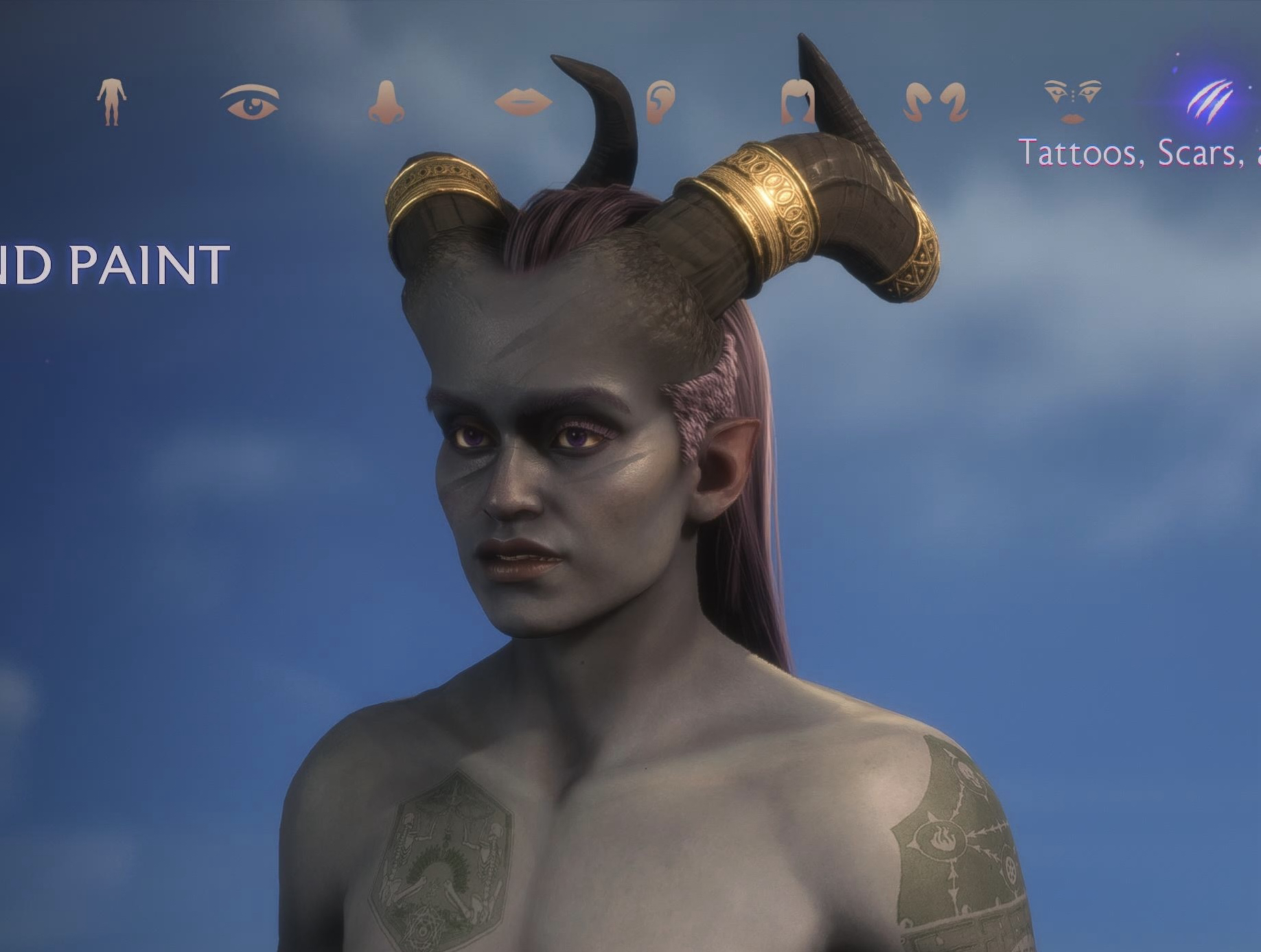Select the face makeup tab
Viewport: 1261px width, 952px height.
1072,101
